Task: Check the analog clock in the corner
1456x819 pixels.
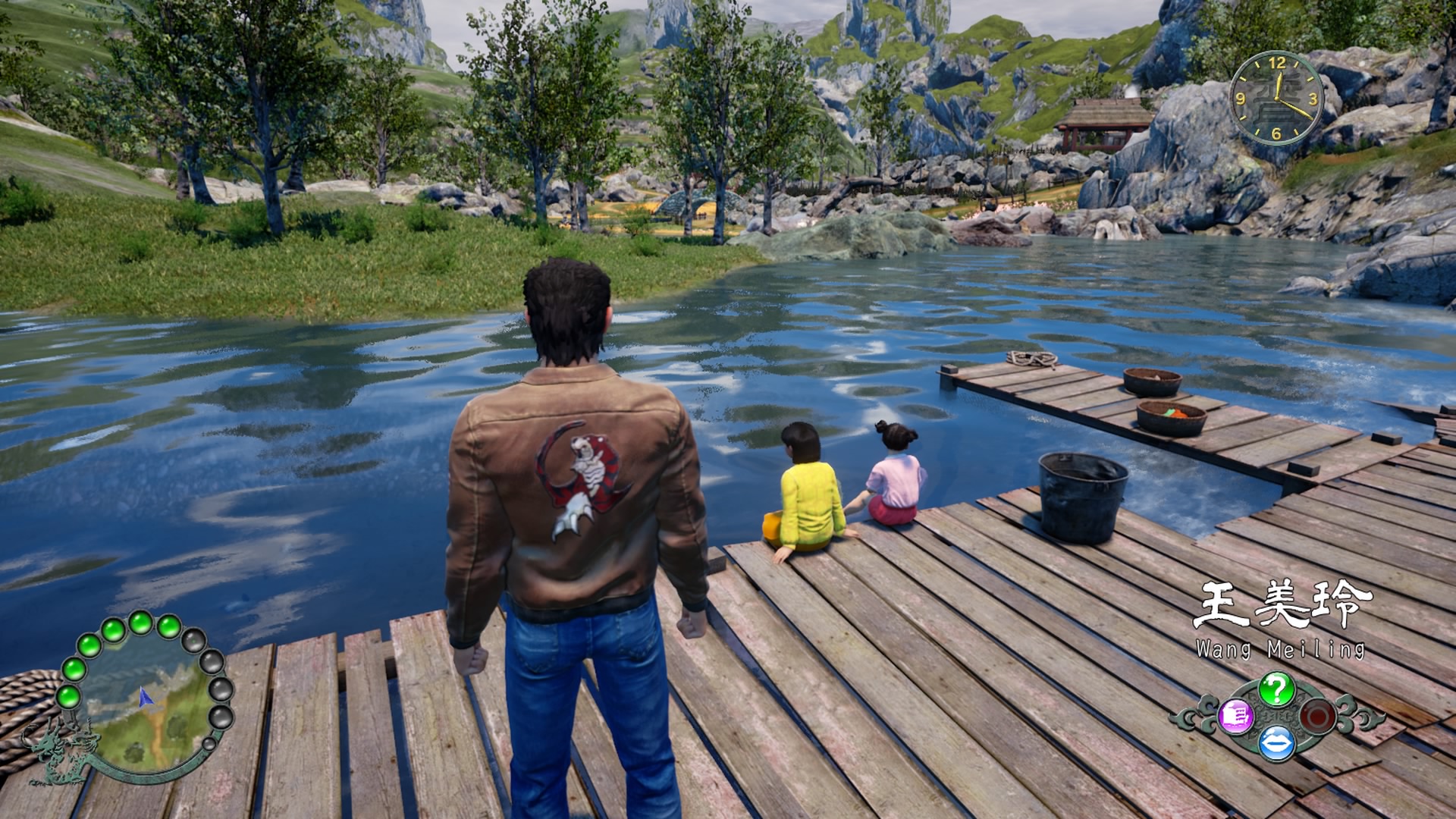Action: [x=1276, y=99]
